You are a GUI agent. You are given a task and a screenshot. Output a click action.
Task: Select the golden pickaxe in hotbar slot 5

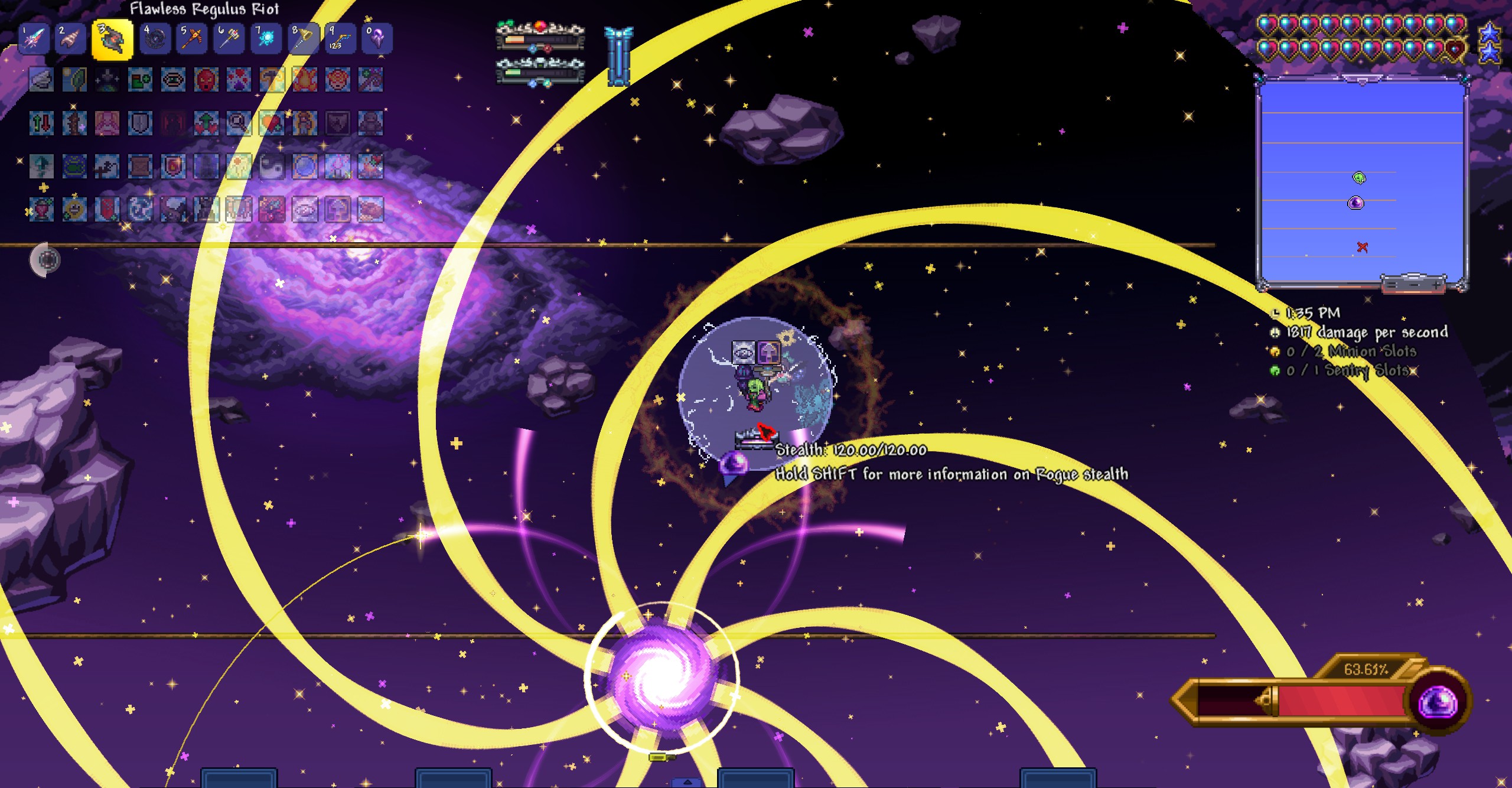pyautogui.click(x=193, y=39)
